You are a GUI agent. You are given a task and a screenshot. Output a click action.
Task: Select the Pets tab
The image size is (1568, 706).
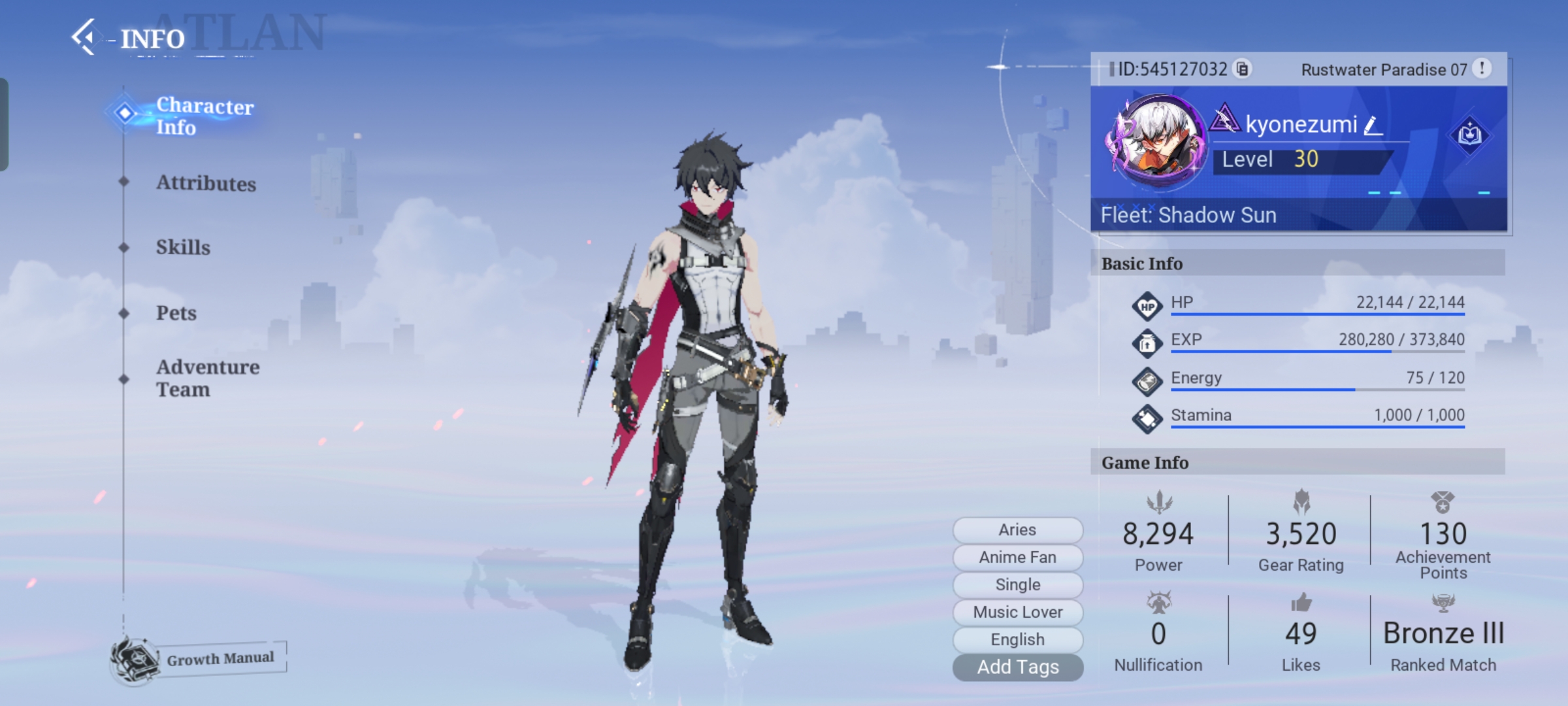tap(176, 312)
